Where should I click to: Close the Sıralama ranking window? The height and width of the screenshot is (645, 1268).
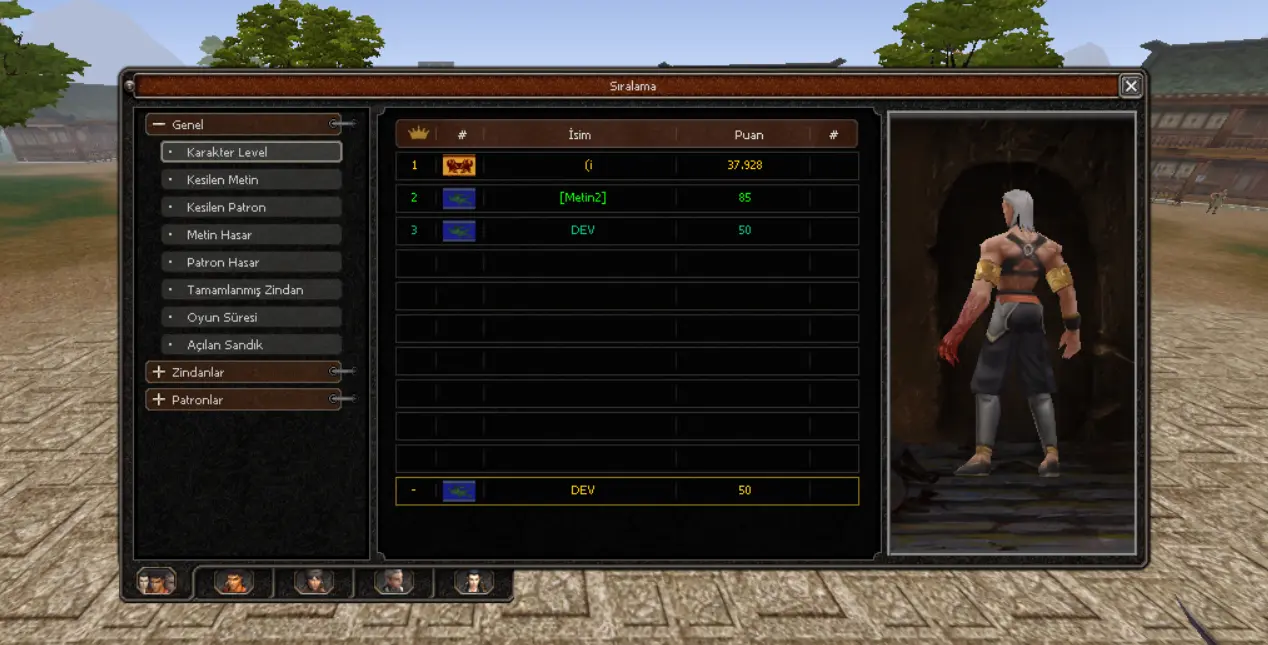pos(1131,86)
